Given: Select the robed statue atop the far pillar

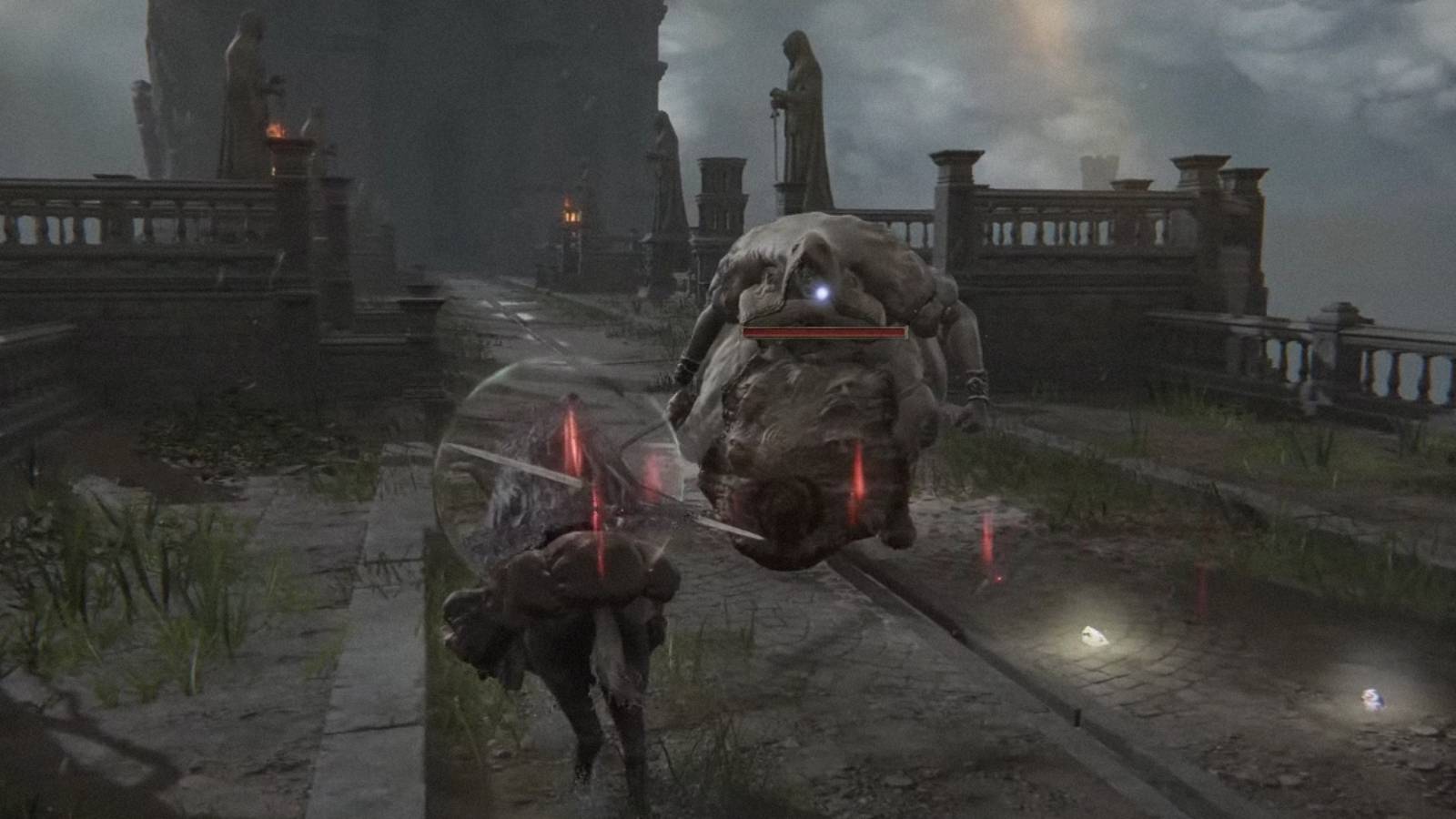Looking at the screenshot, I should (244, 55).
